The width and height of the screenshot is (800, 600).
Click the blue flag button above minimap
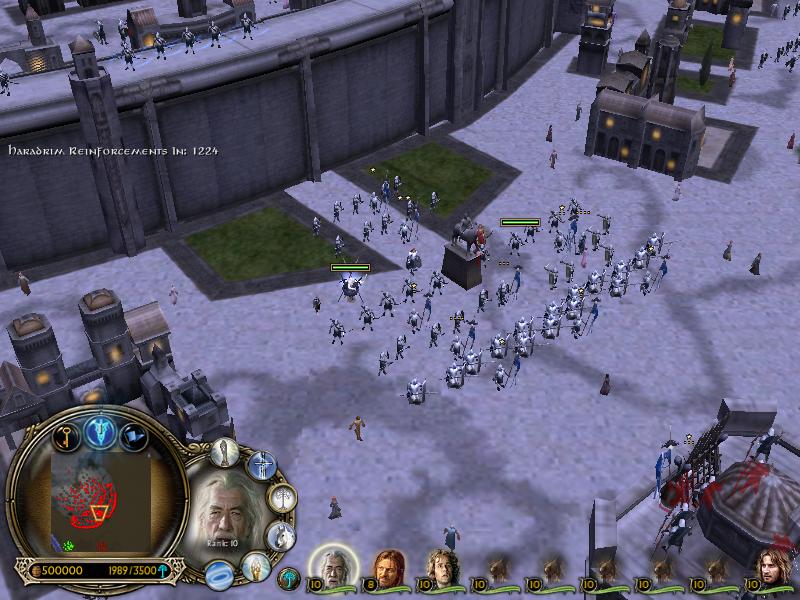134,437
